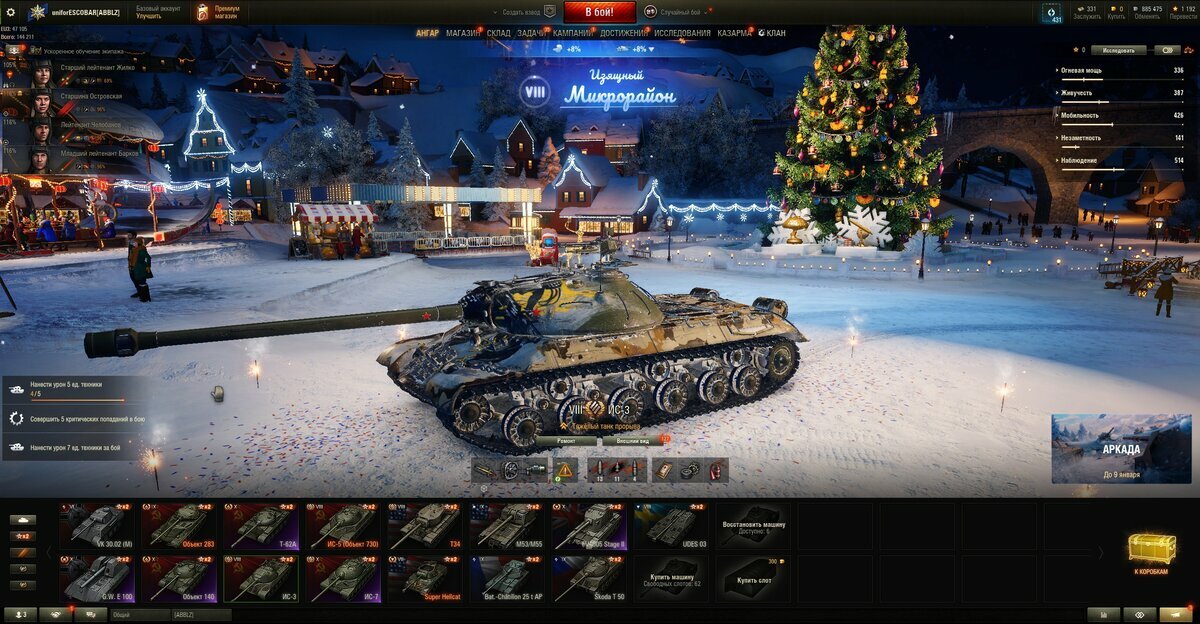
Task: Open «Восстановить машину» tile
Action: coord(752,526)
